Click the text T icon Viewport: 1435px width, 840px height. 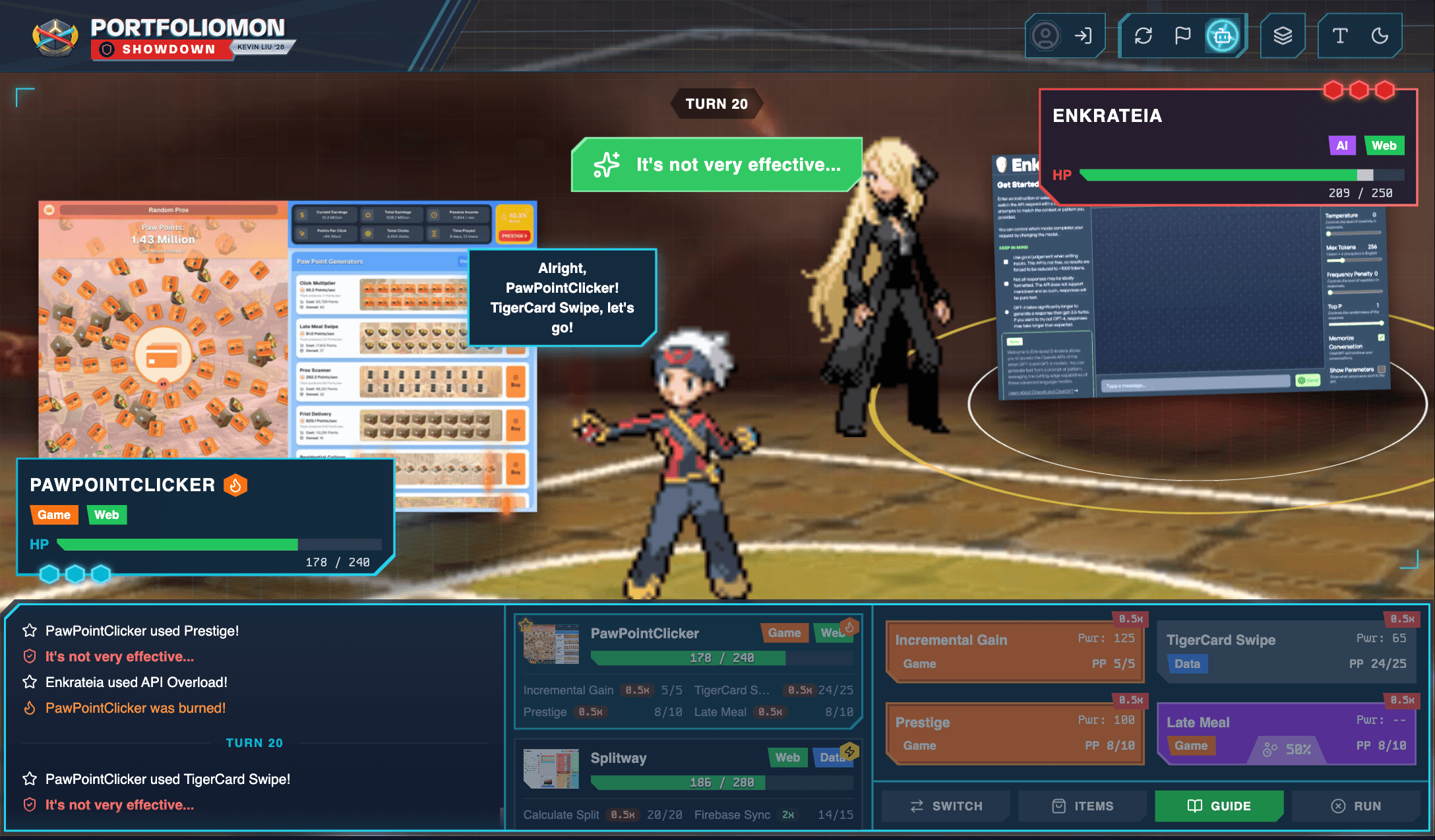coord(1339,36)
